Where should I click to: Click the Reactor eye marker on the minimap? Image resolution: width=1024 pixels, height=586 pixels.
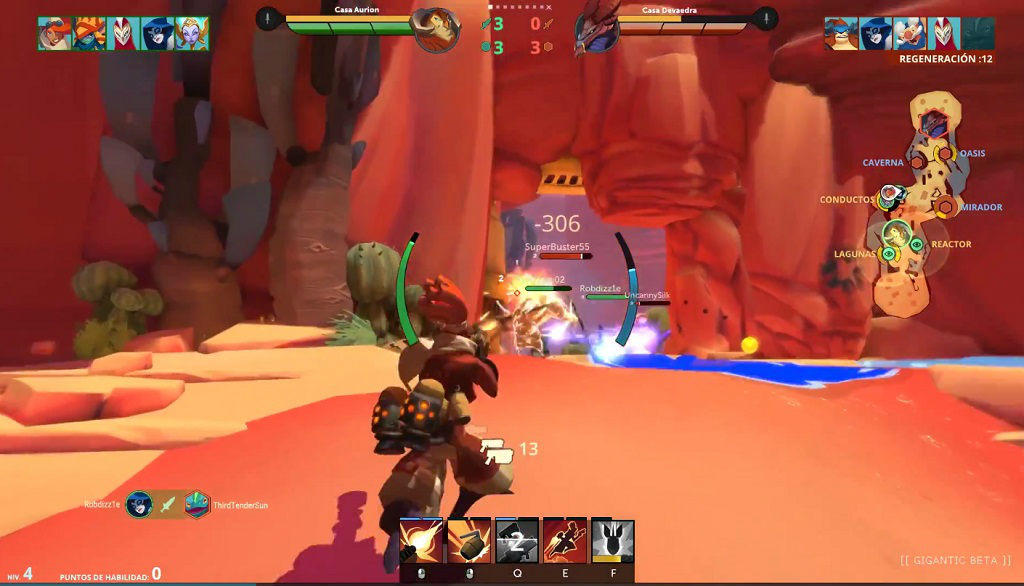(916, 244)
